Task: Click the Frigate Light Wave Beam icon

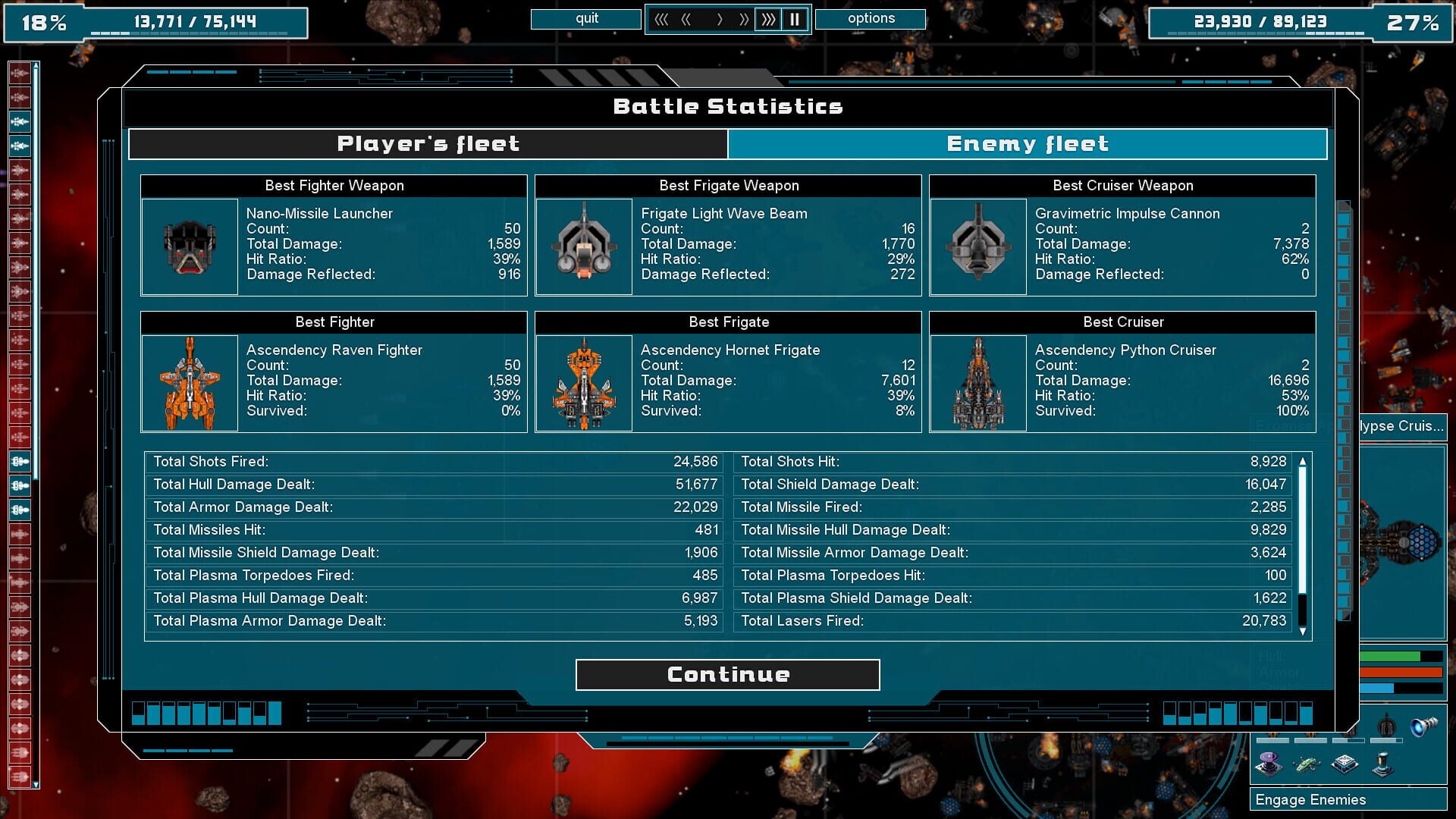Action: [584, 246]
